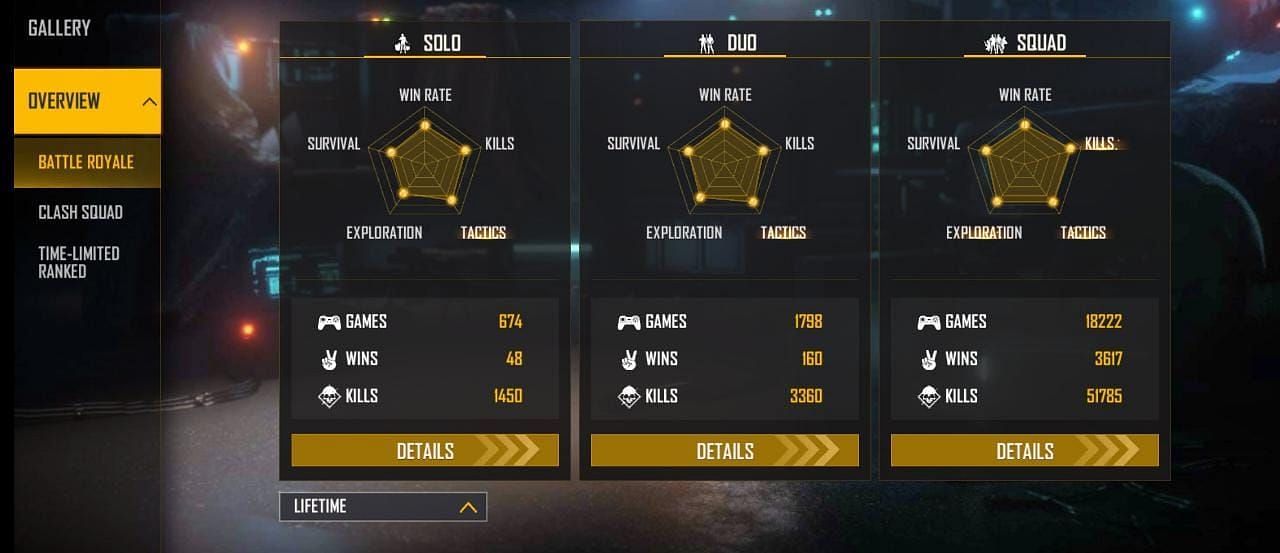Select the Solo stats panel header
This screenshot has width=1280, height=553.
[x=426, y=43]
